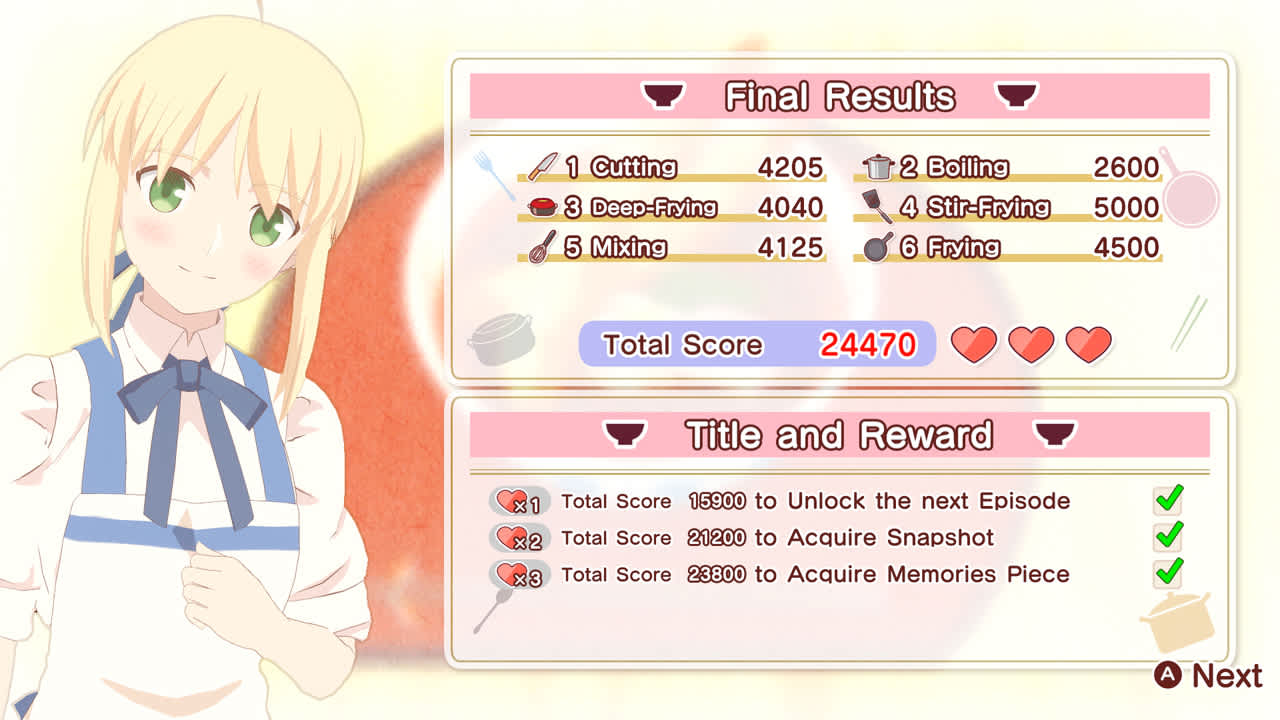Click the heart x3 badge on the Memories row
Image resolution: width=1280 pixels, height=720 pixels.
point(517,577)
